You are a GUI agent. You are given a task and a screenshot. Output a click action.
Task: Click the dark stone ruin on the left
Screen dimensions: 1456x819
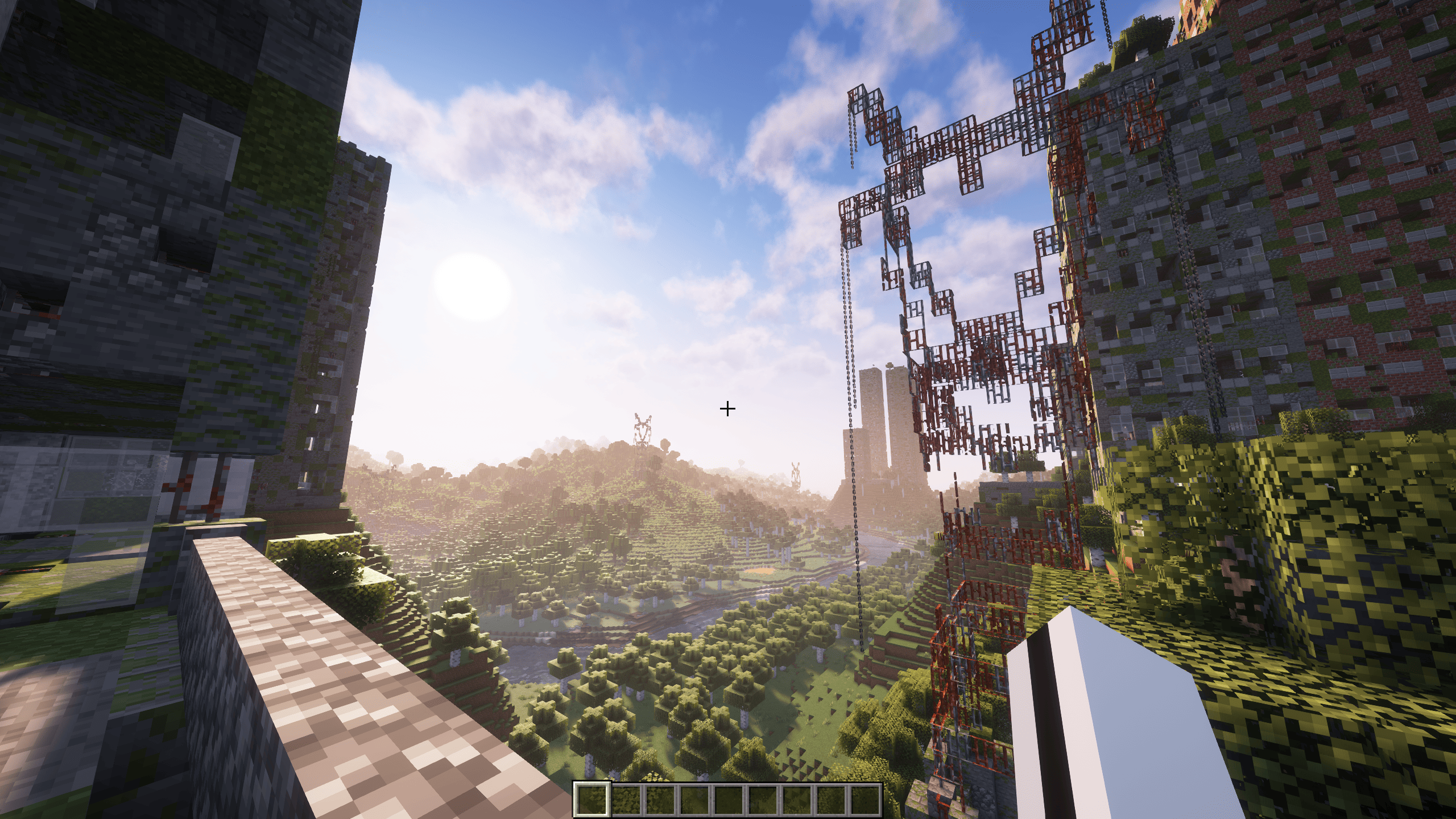click(142, 227)
